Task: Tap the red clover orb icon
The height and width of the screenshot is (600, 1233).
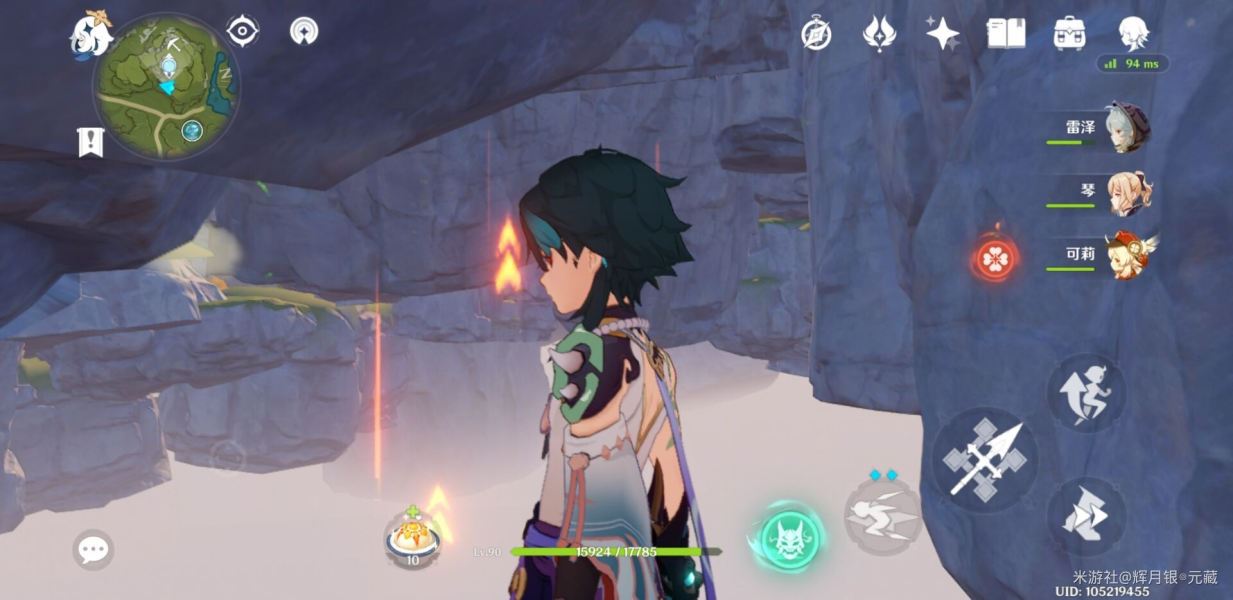Action: [996, 260]
